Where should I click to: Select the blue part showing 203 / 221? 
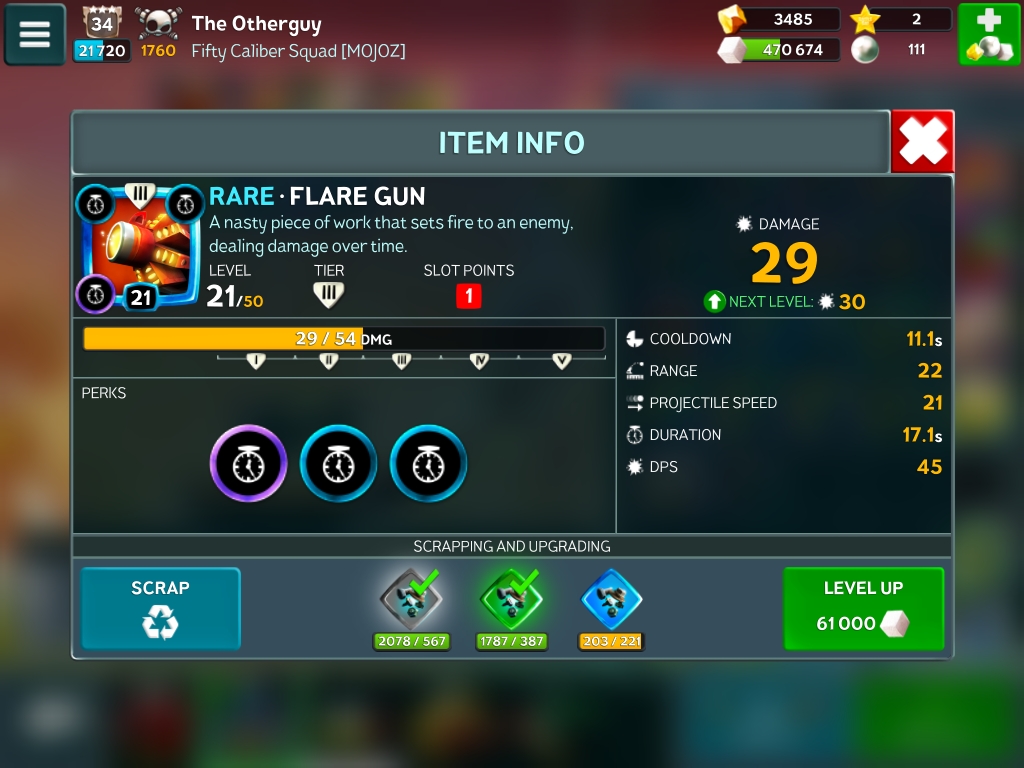[x=611, y=602]
